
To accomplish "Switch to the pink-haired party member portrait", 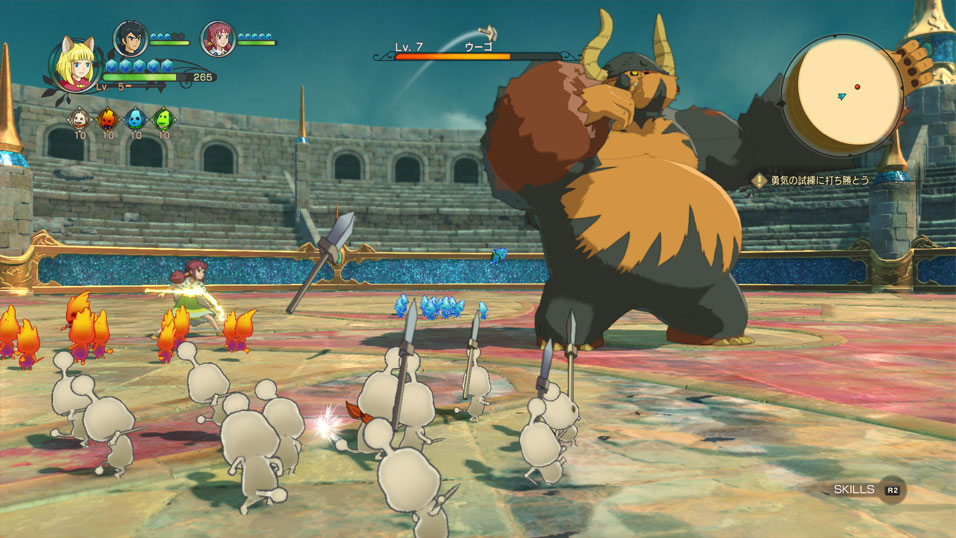I will pyautogui.click(x=217, y=38).
